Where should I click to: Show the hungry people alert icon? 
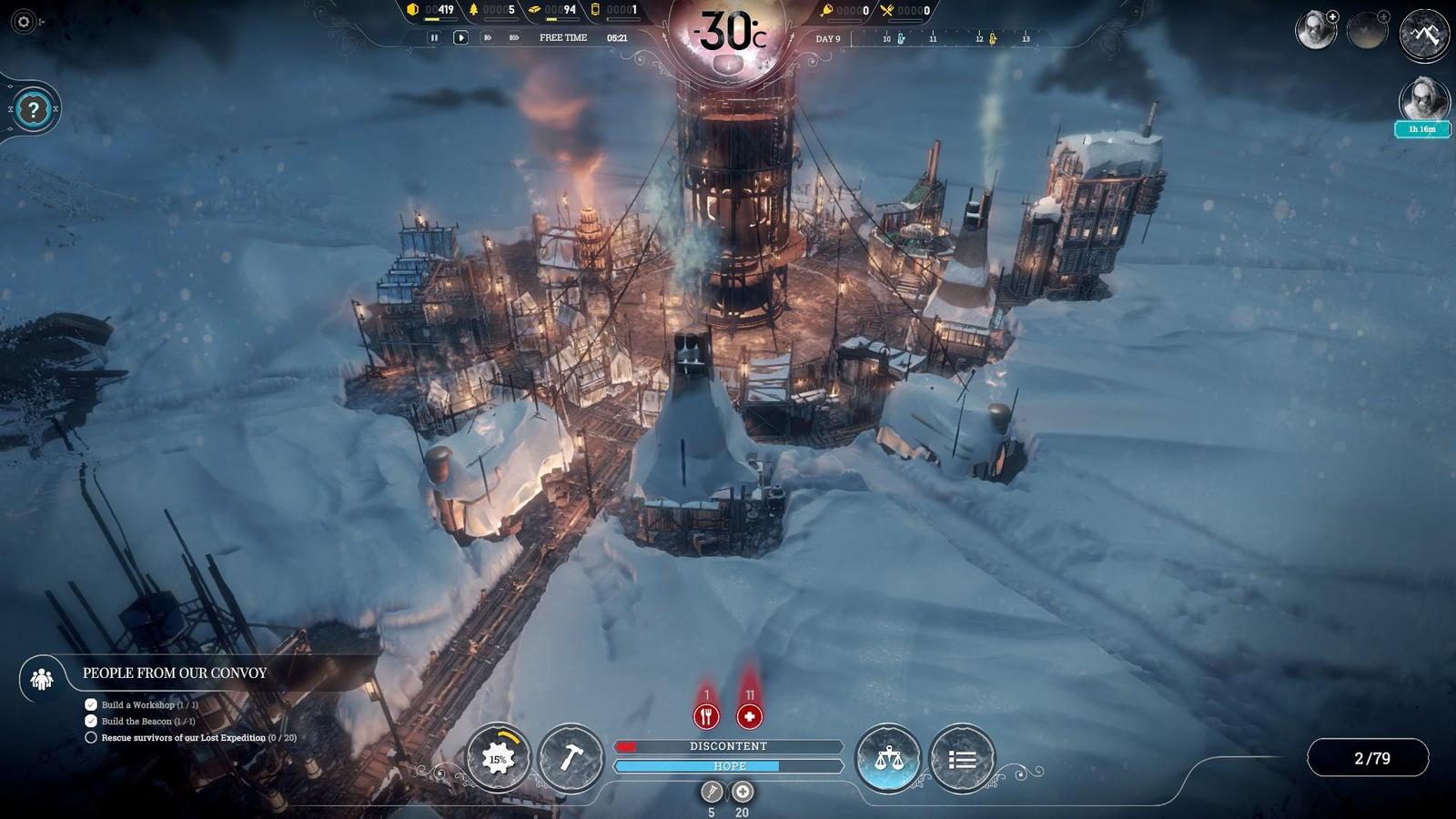coord(706,716)
